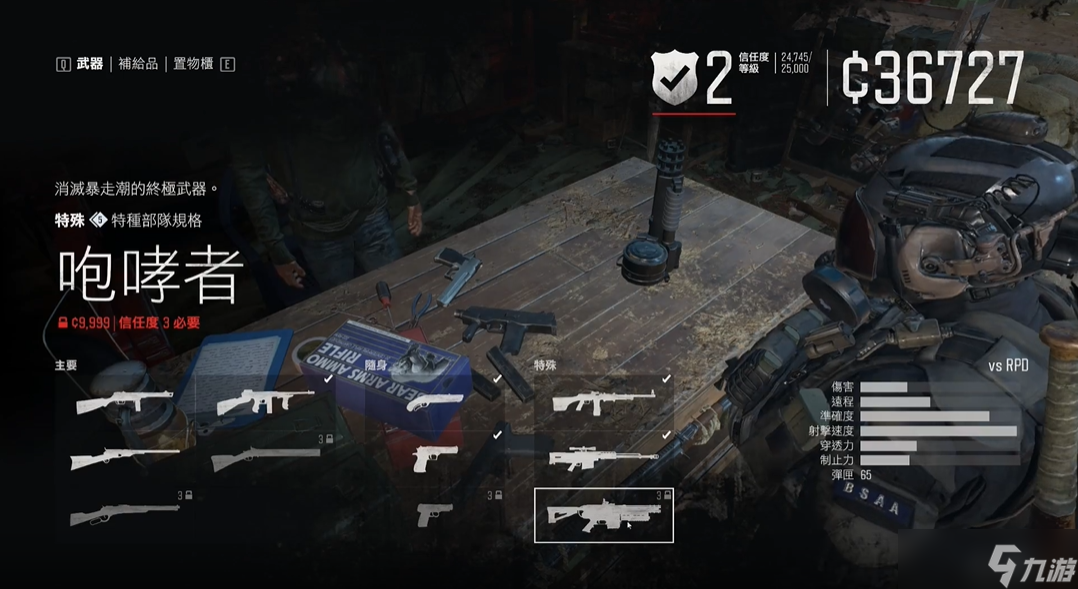
Task: Select the highlighted 咆哮者 heavy weapon slot
Action: tap(604, 515)
